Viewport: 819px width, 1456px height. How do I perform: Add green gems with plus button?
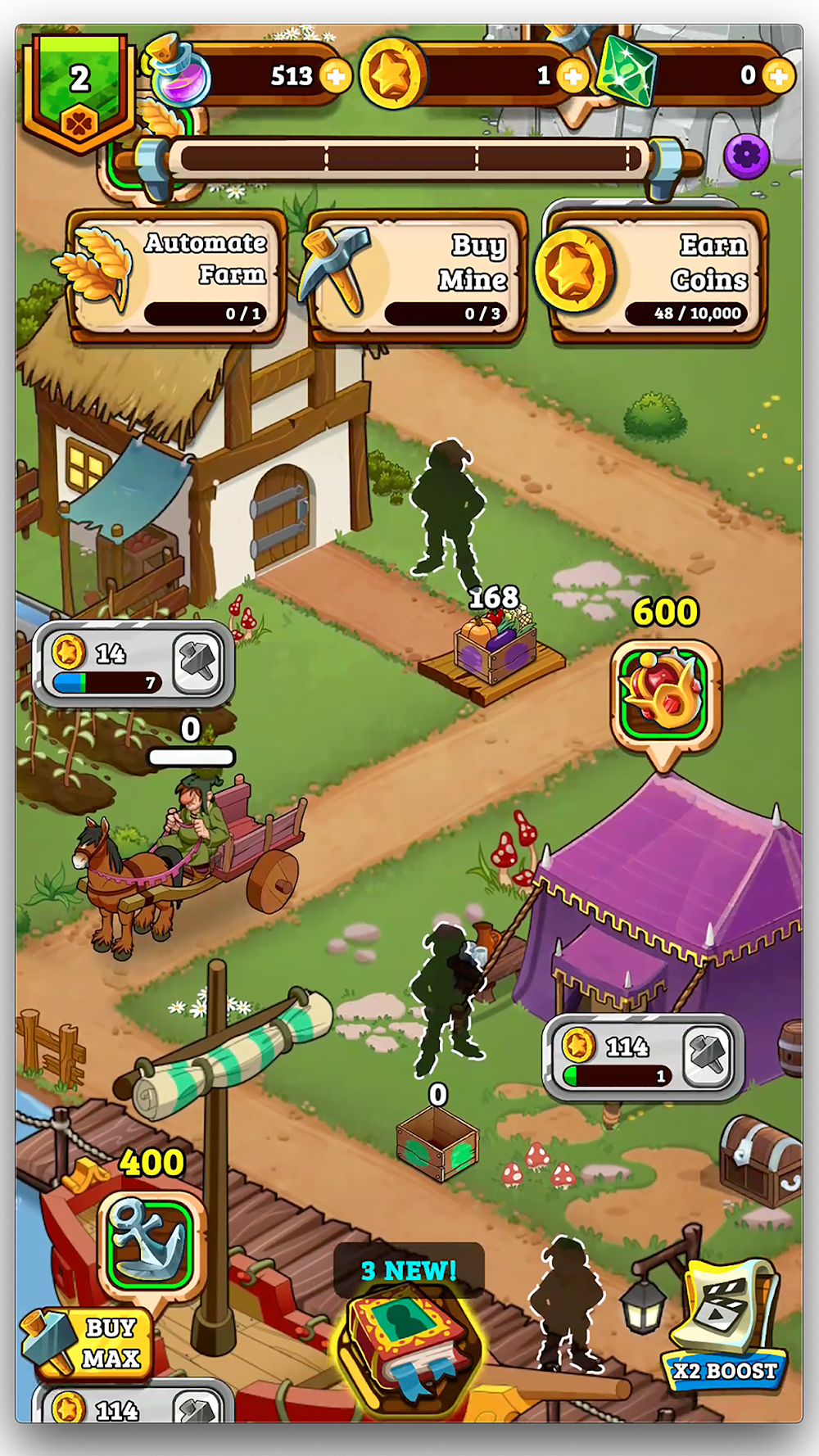pos(777,77)
